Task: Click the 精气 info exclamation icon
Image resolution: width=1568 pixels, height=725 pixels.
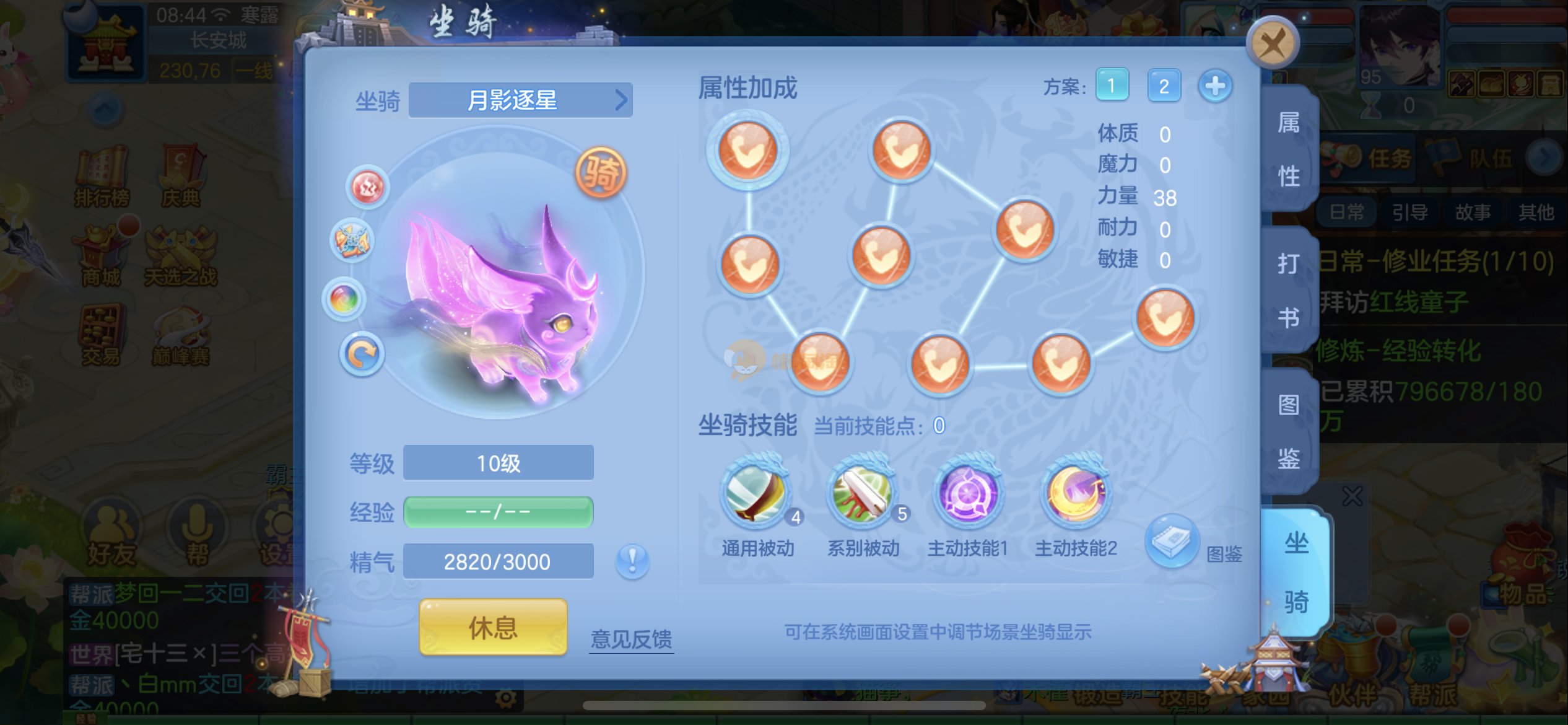Action: (632, 561)
